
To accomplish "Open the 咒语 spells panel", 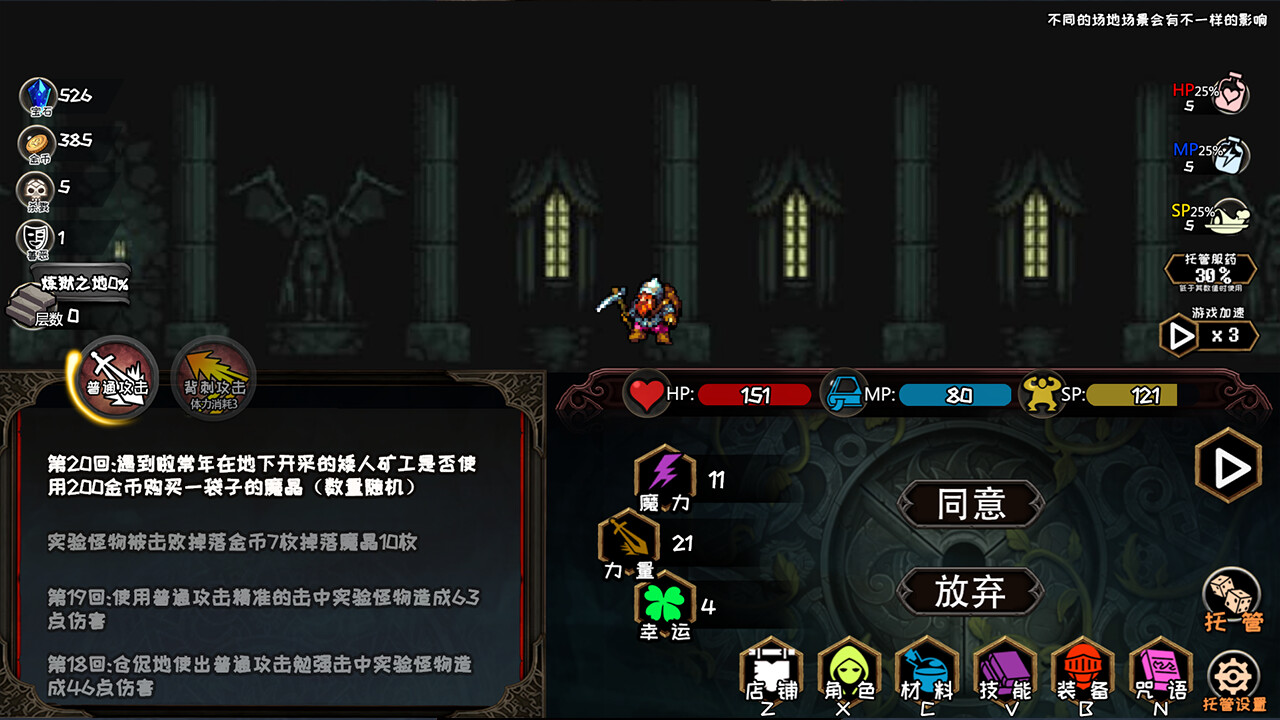I will (1159, 670).
